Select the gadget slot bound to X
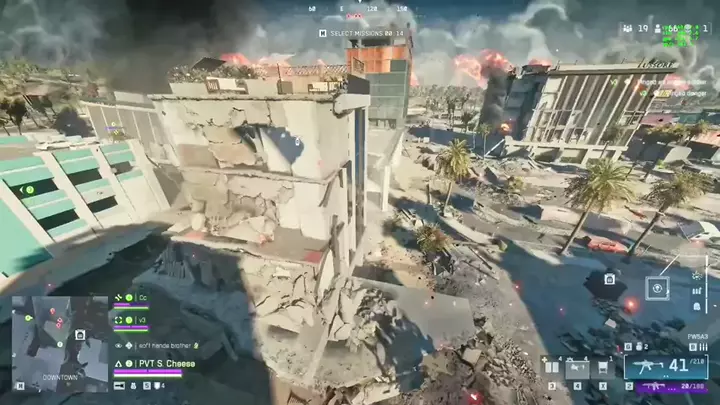 (602, 369)
